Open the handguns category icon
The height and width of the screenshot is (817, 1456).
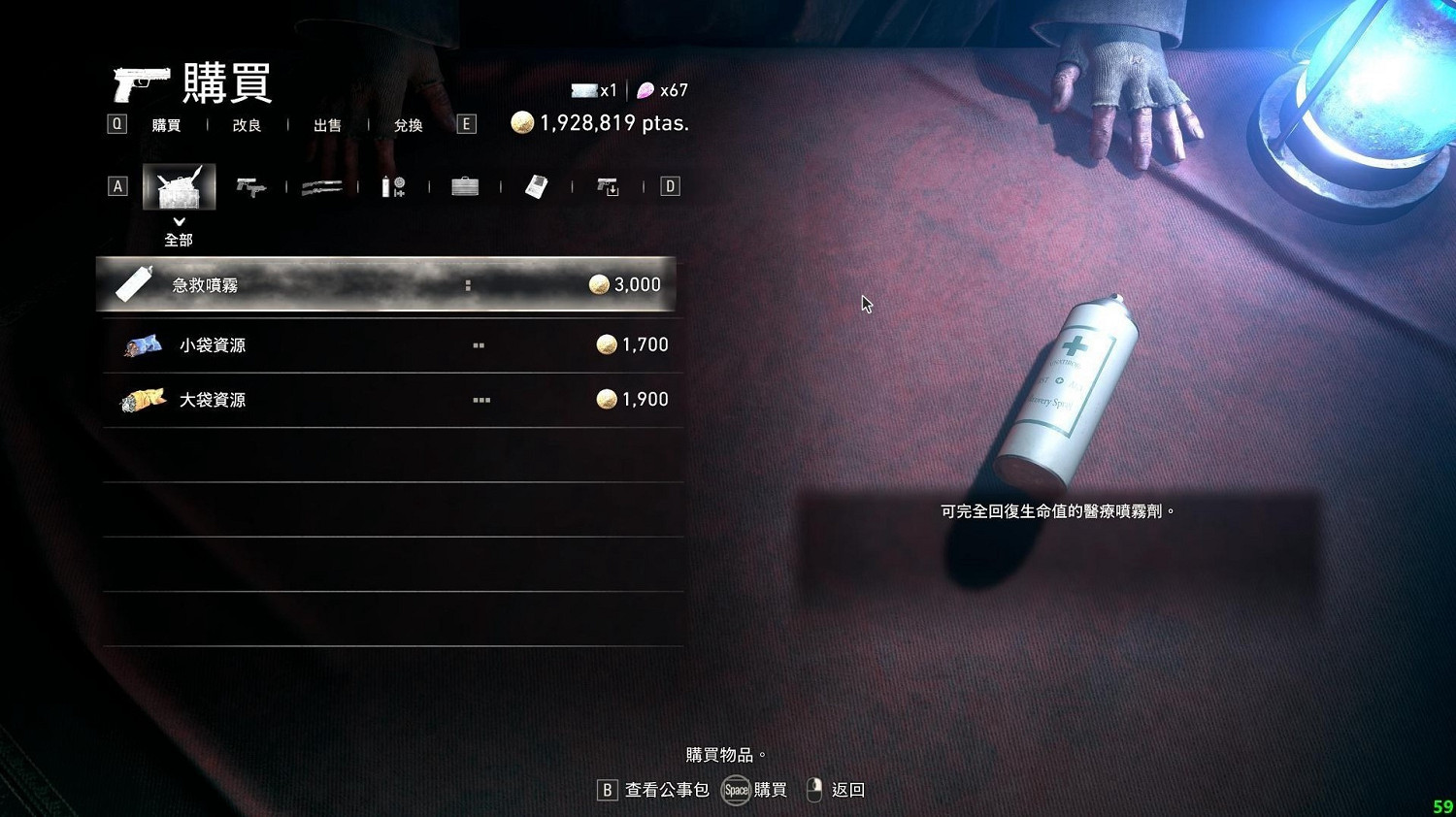[x=251, y=185]
